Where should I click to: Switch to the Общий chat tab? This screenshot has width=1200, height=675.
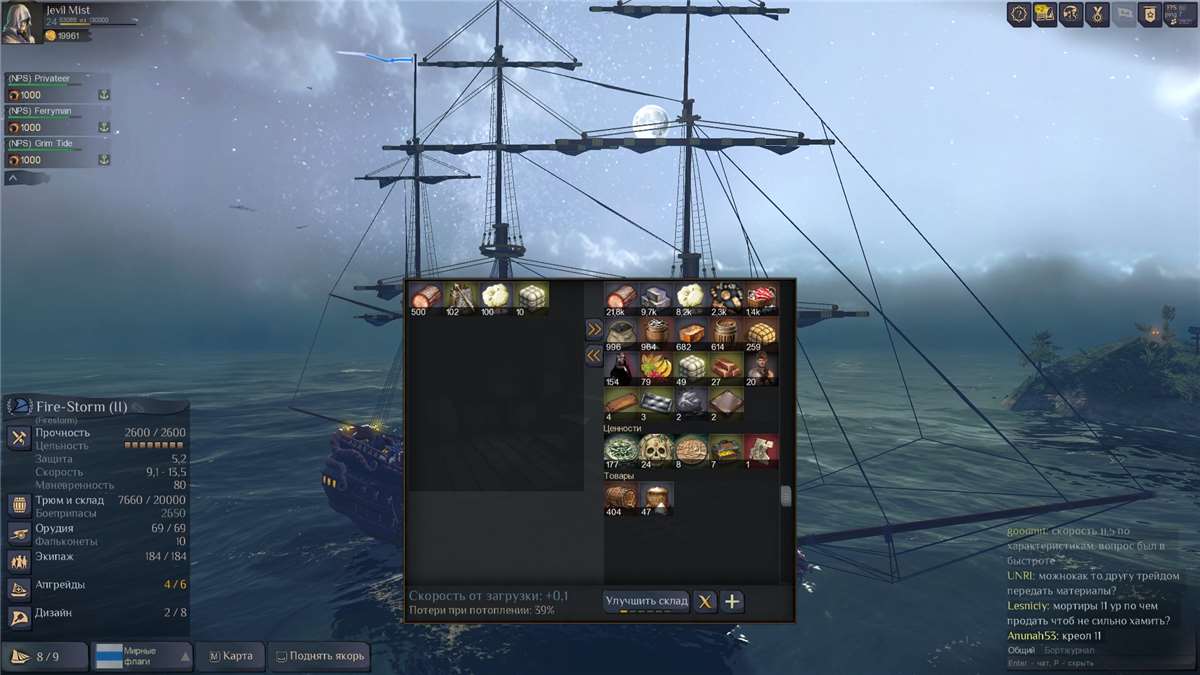point(1021,650)
